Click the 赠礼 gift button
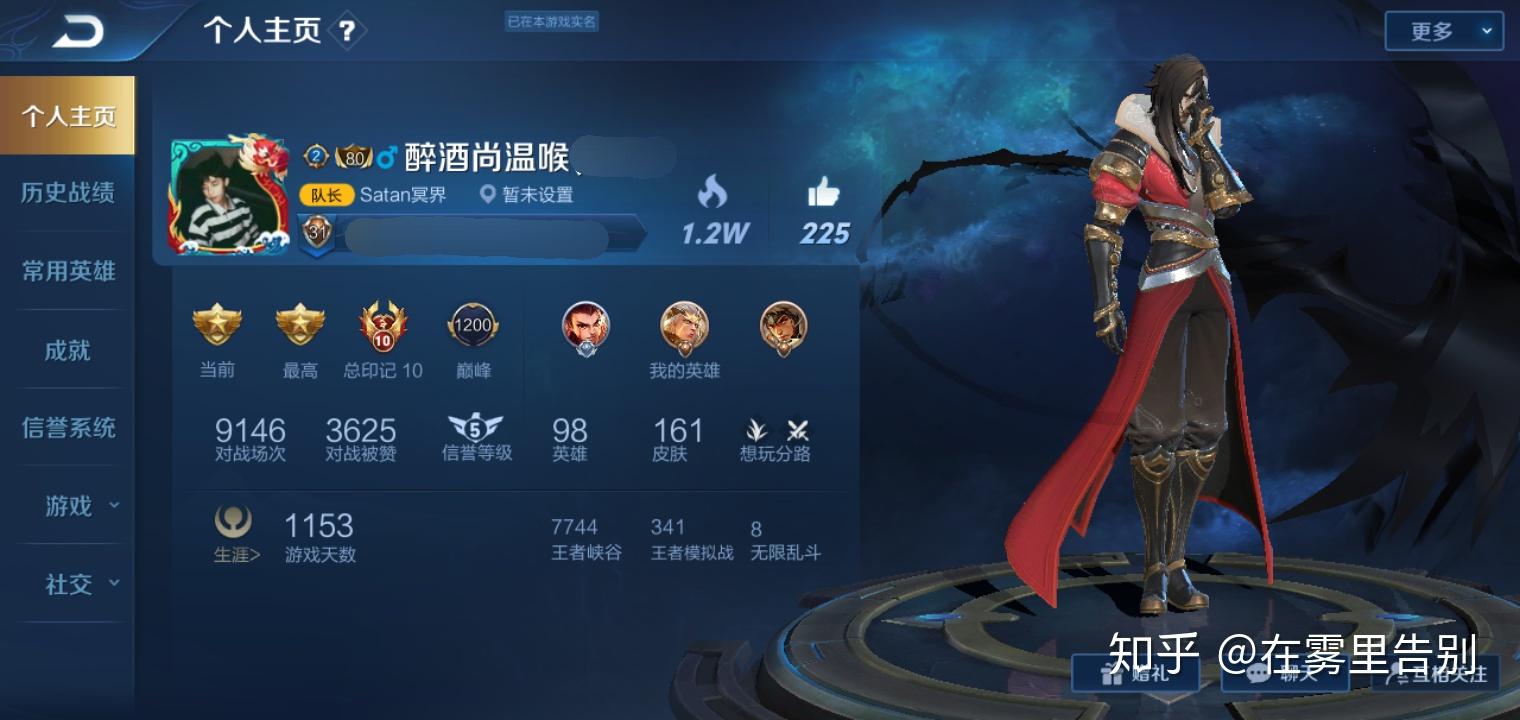 pyautogui.click(x=1135, y=673)
